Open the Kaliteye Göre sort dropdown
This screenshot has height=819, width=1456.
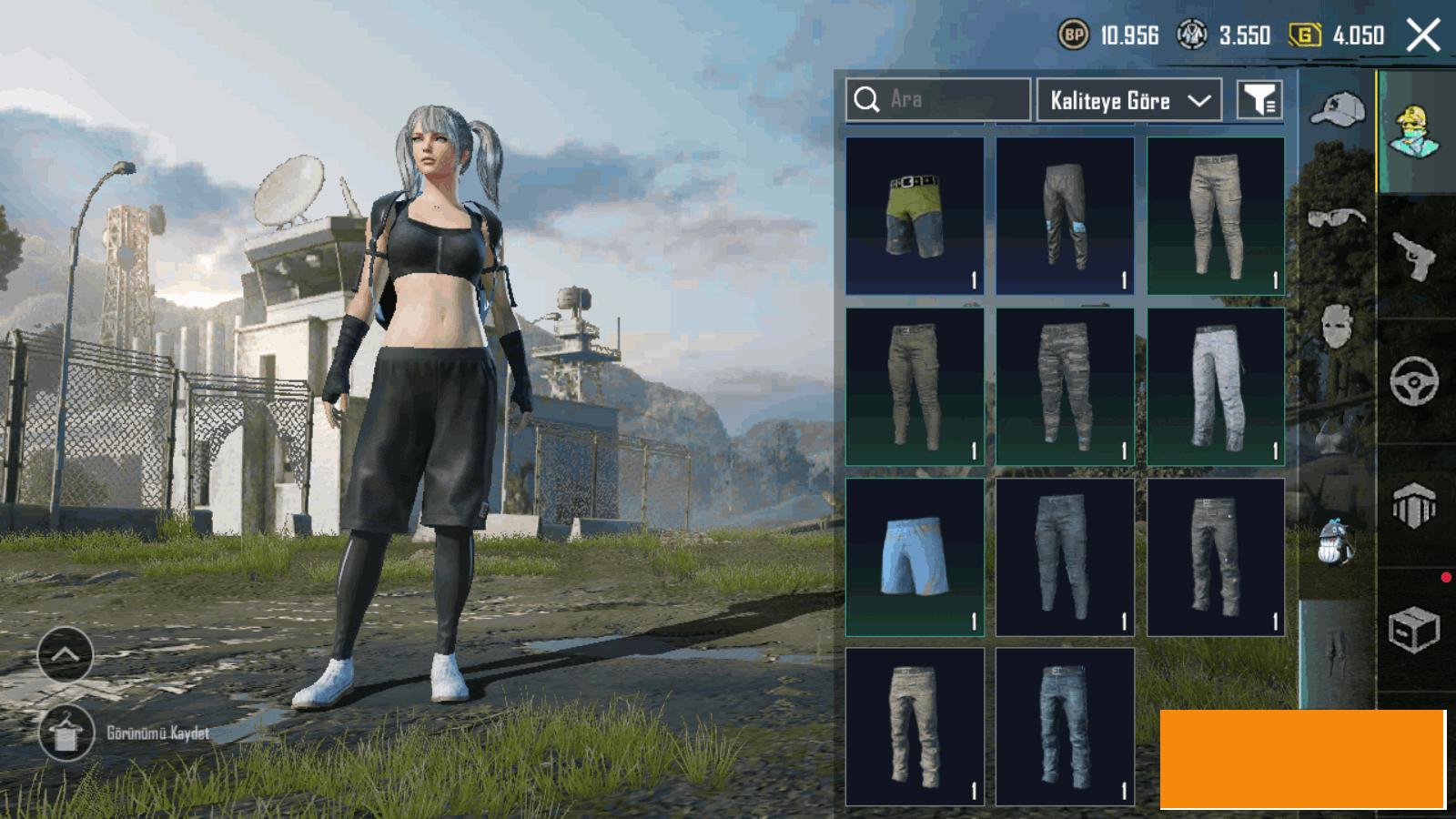pos(1128,100)
